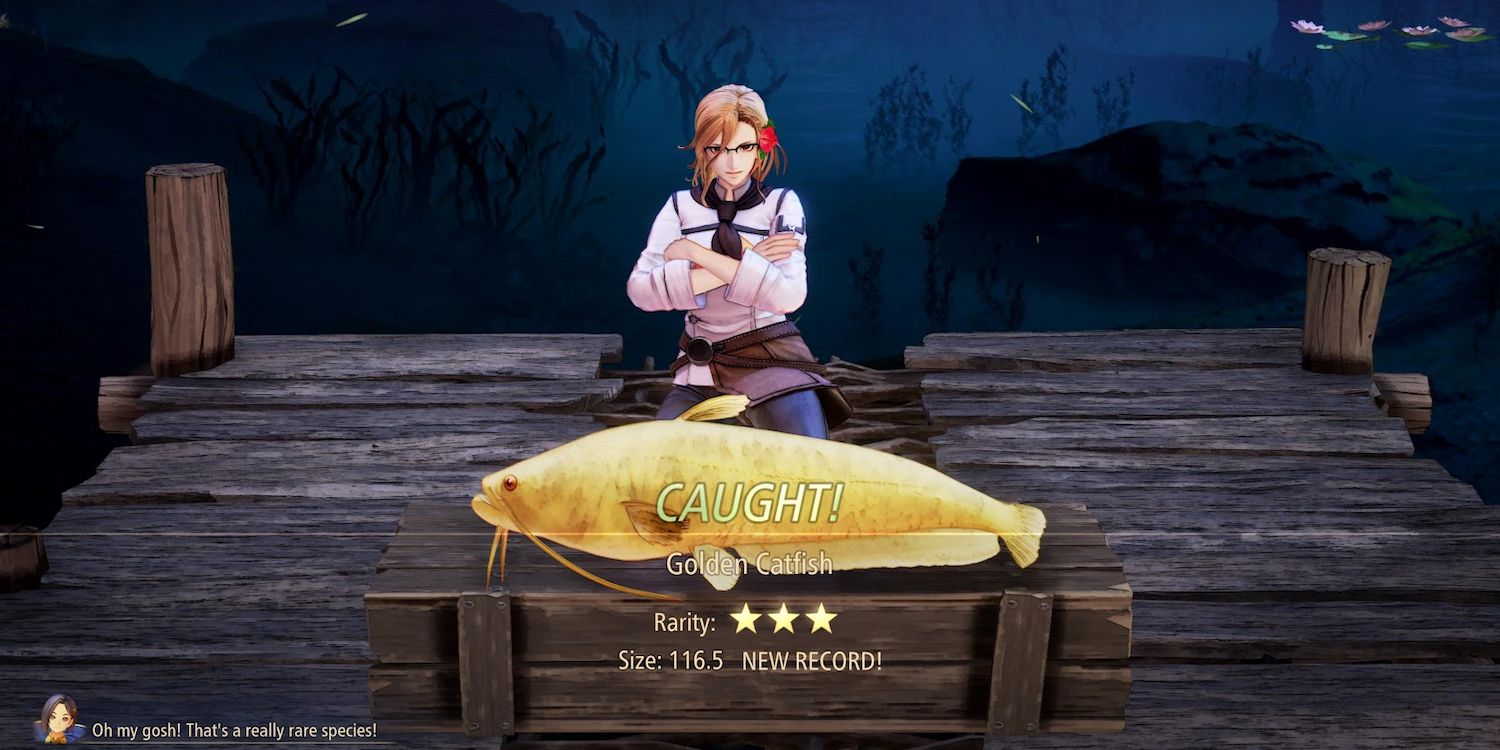The width and height of the screenshot is (1500, 750).
Task: Click the Golden Catfish's eye
Action: (x=511, y=483)
